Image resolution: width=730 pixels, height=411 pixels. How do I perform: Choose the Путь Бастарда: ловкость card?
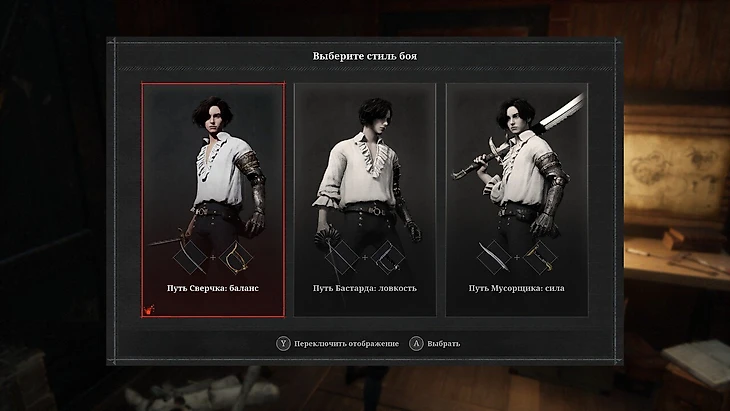(x=364, y=200)
